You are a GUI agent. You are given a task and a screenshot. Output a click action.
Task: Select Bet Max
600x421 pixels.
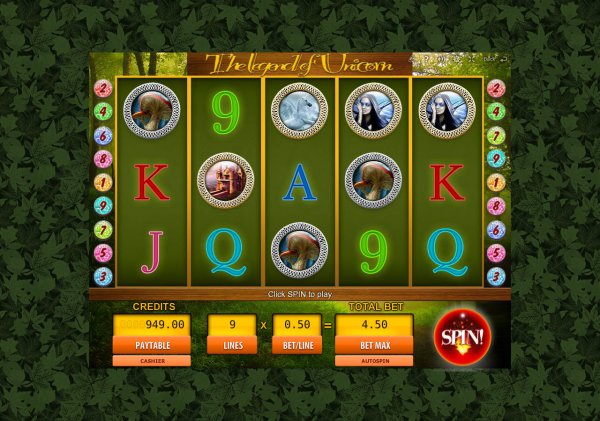click(374, 345)
